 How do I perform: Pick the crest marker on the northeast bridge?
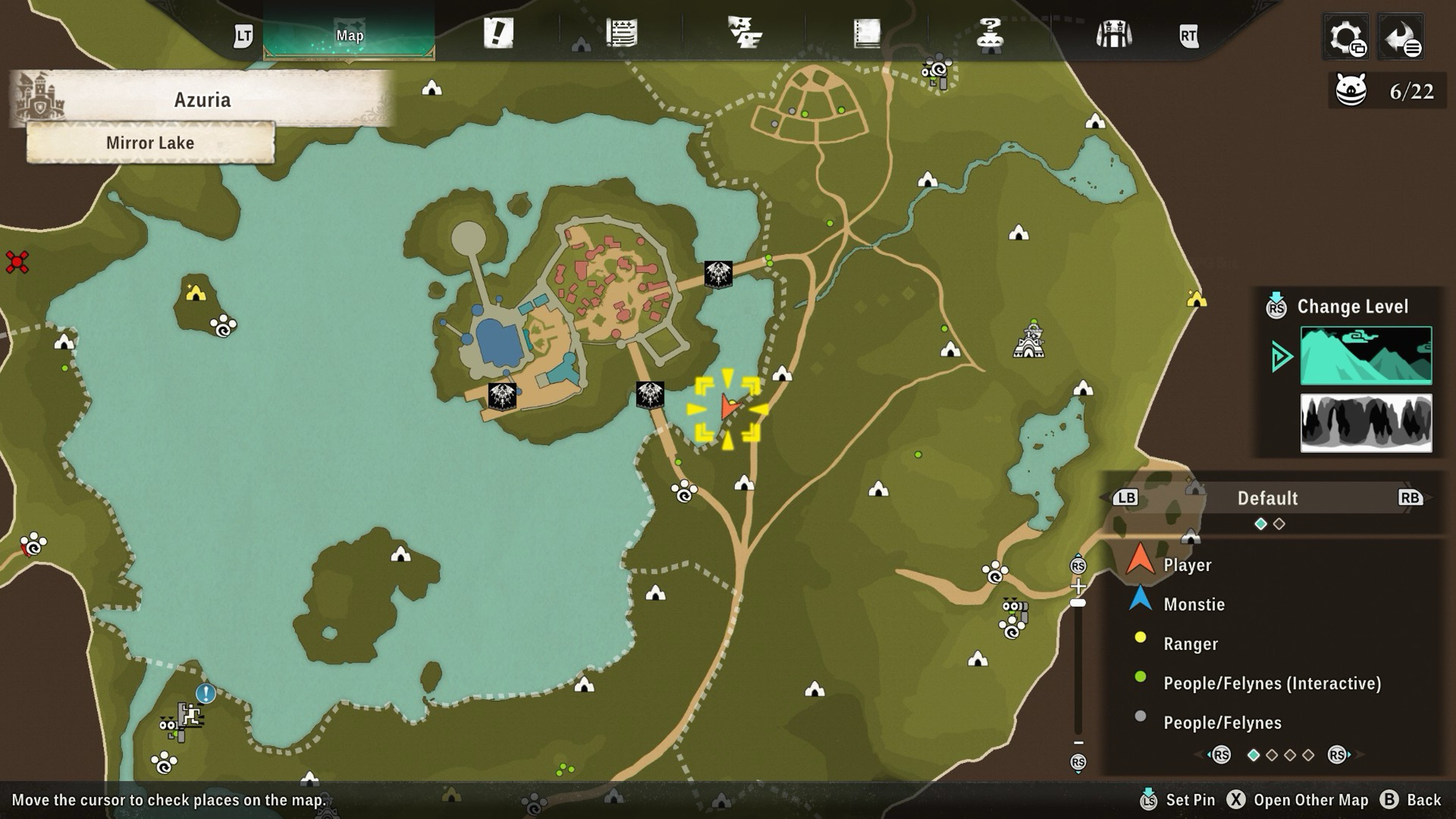click(x=718, y=275)
